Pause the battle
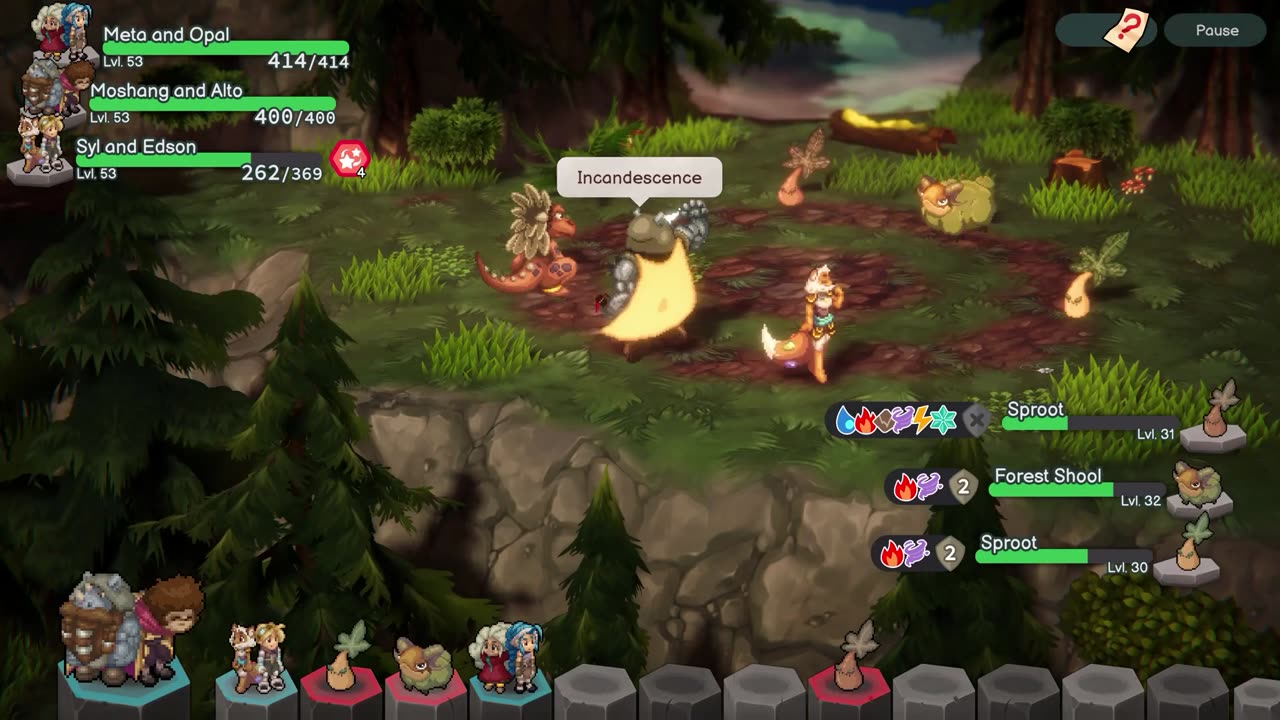The width and height of the screenshot is (1280, 720). [1216, 30]
